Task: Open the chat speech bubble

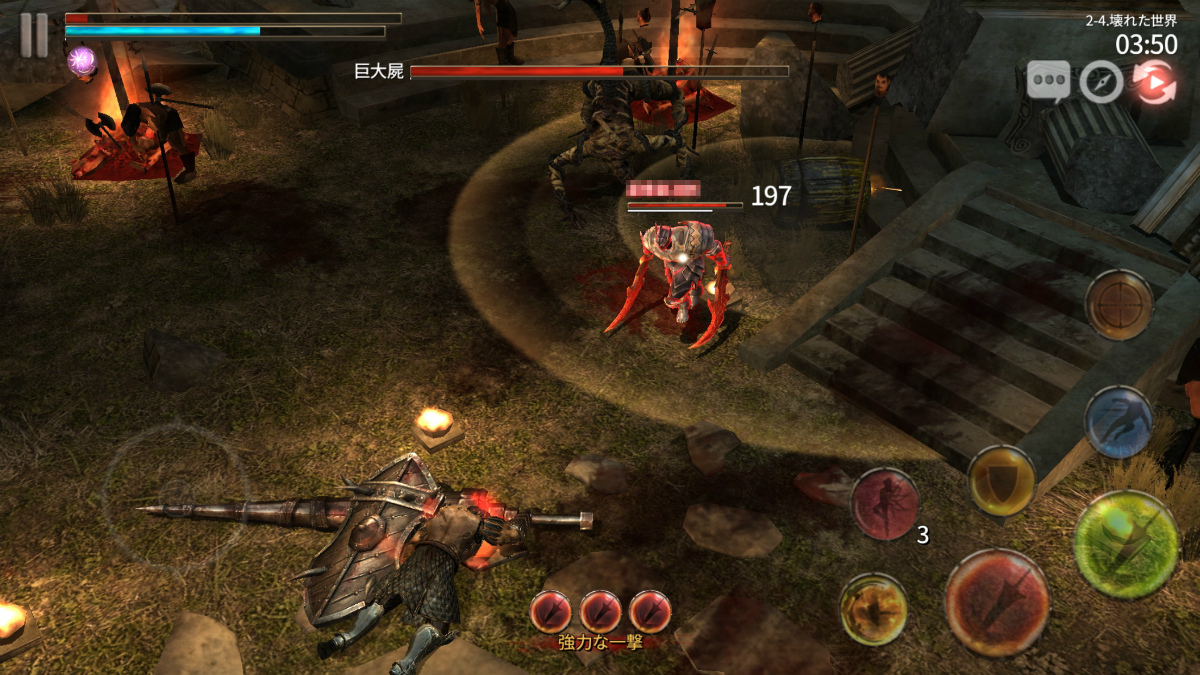Action: click(x=1048, y=81)
